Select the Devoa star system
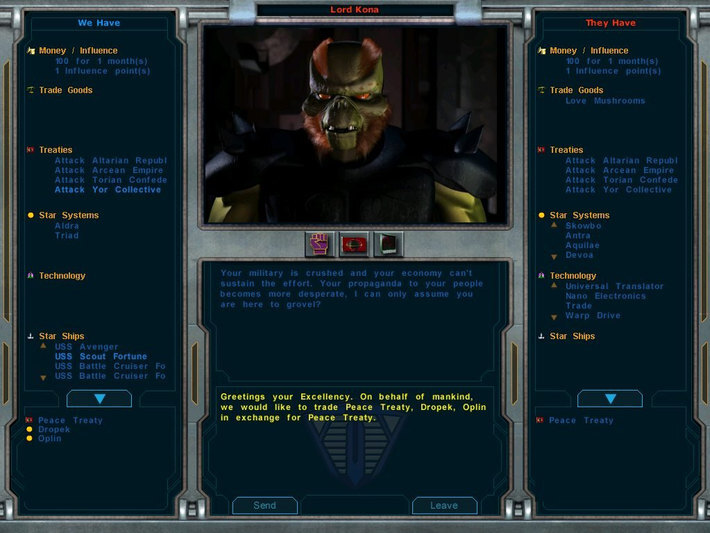 (579, 255)
